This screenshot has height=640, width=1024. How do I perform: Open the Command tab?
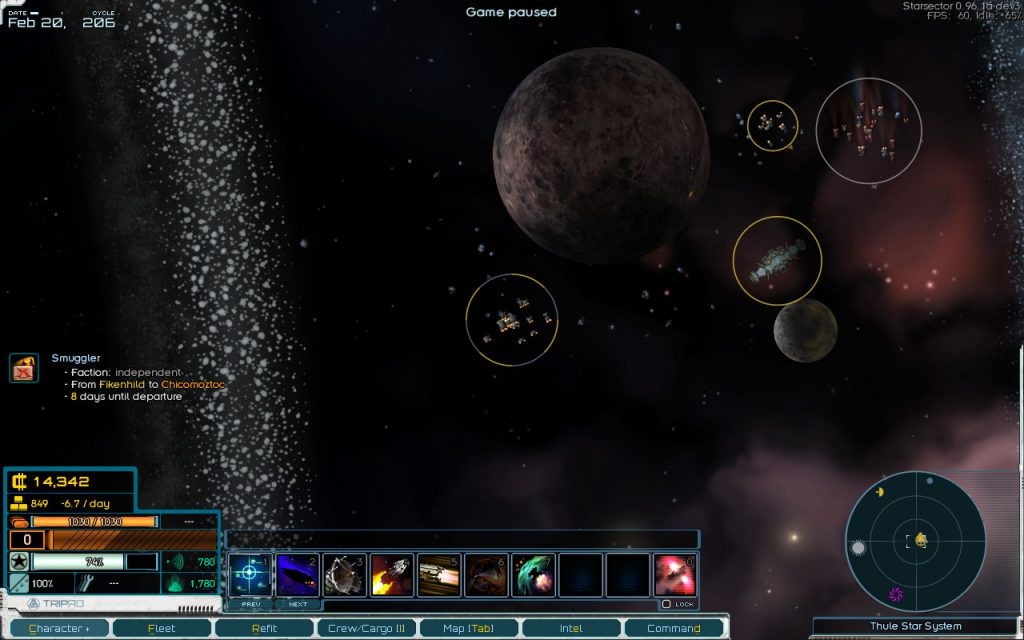coord(673,628)
